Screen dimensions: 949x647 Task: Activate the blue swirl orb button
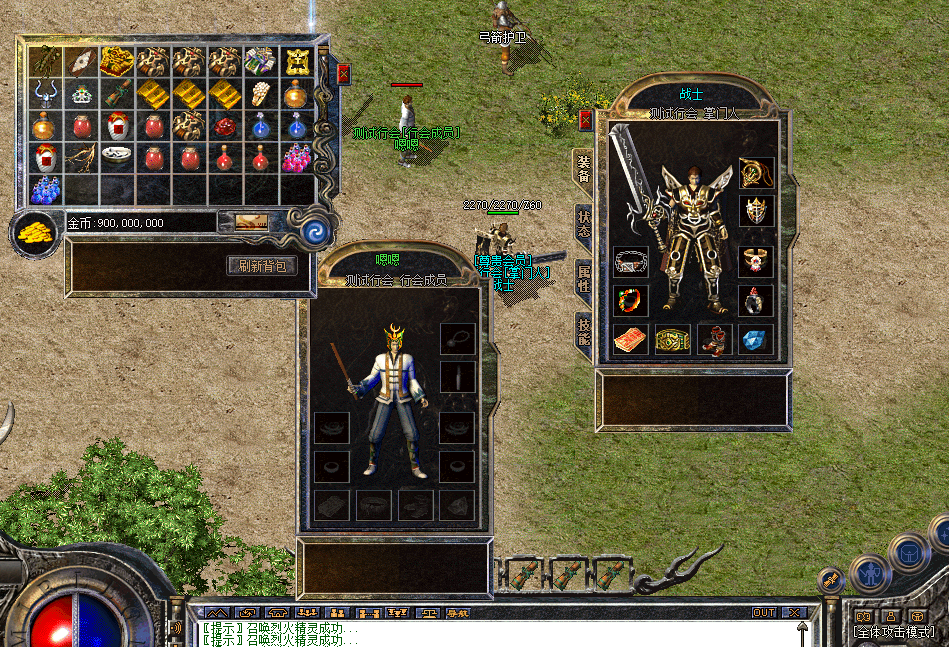tap(317, 232)
